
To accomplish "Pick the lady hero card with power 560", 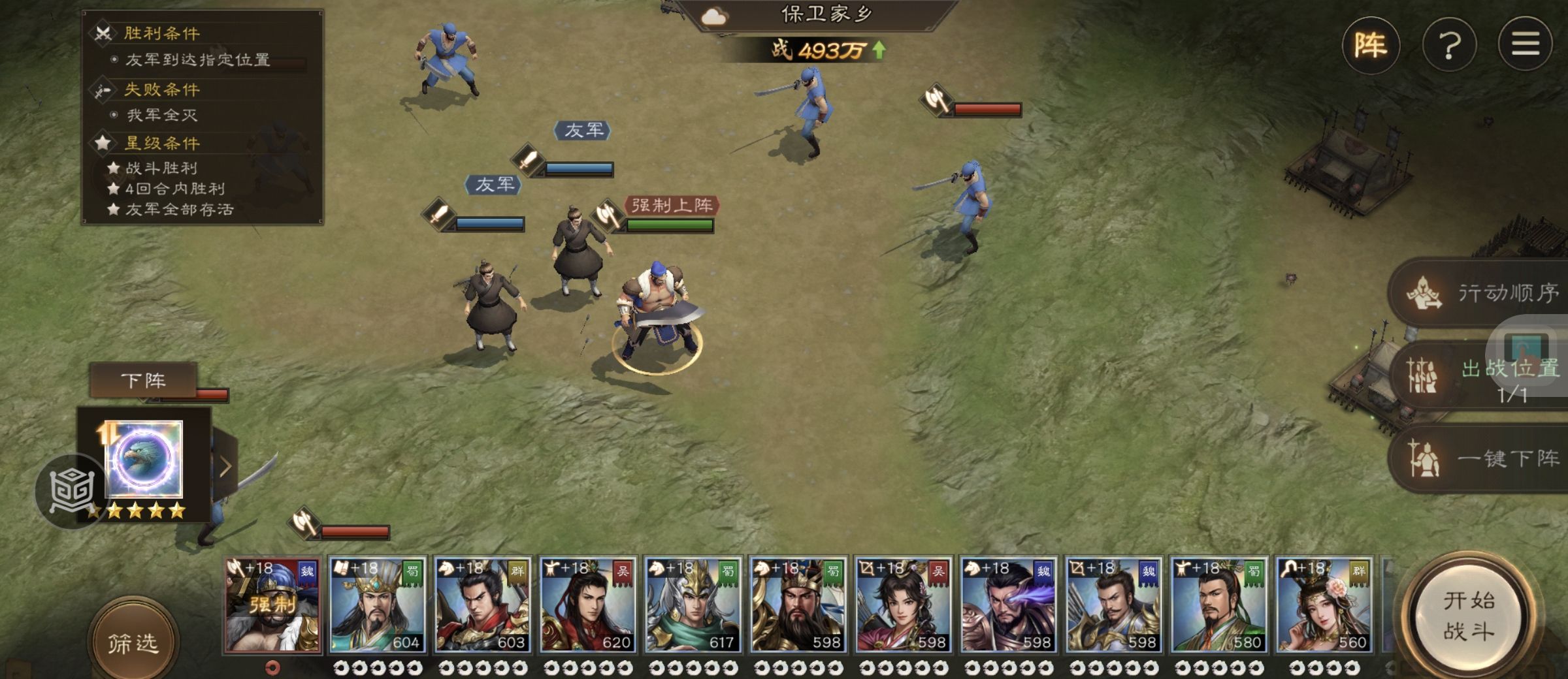I will coord(1324,605).
